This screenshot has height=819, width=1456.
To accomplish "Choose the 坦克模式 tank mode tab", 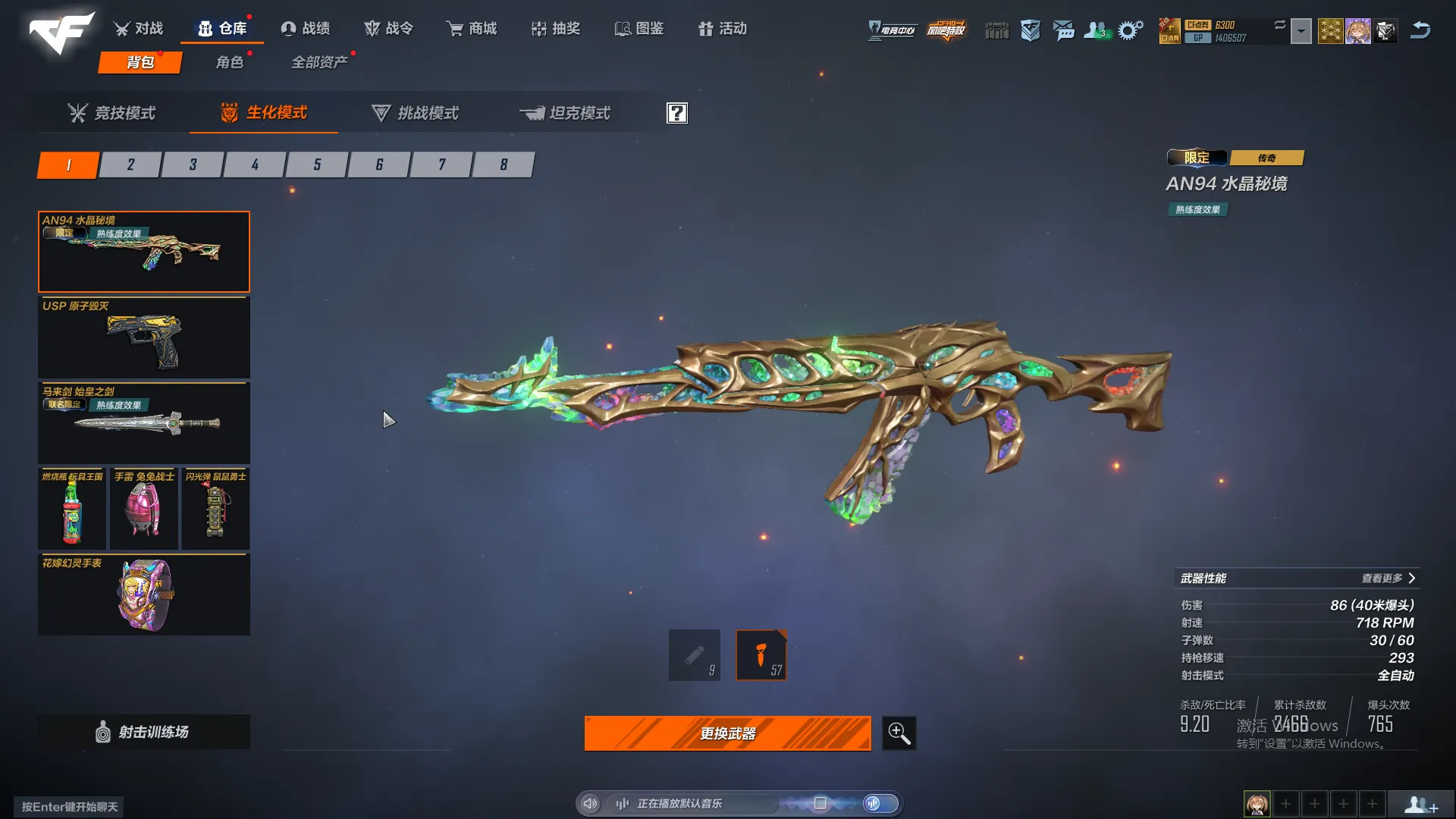I will (565, 113).
